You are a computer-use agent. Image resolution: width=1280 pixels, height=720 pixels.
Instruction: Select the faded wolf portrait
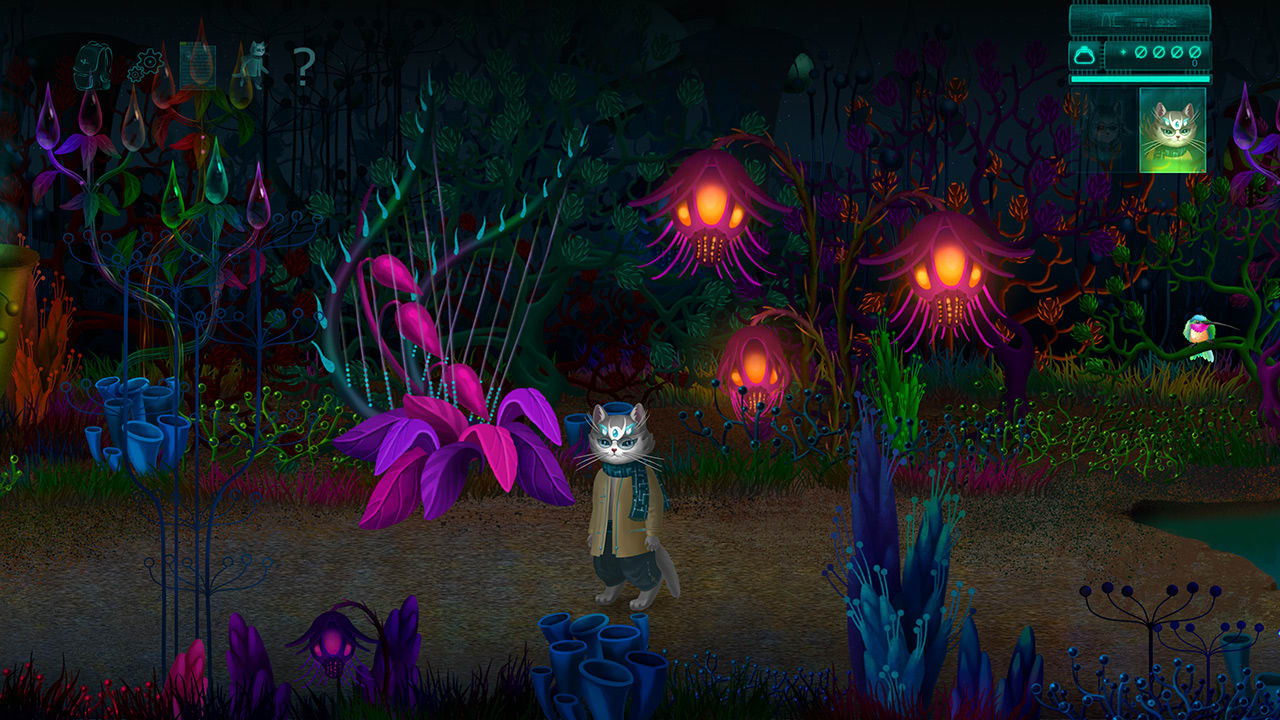[x=1104, y=132]
